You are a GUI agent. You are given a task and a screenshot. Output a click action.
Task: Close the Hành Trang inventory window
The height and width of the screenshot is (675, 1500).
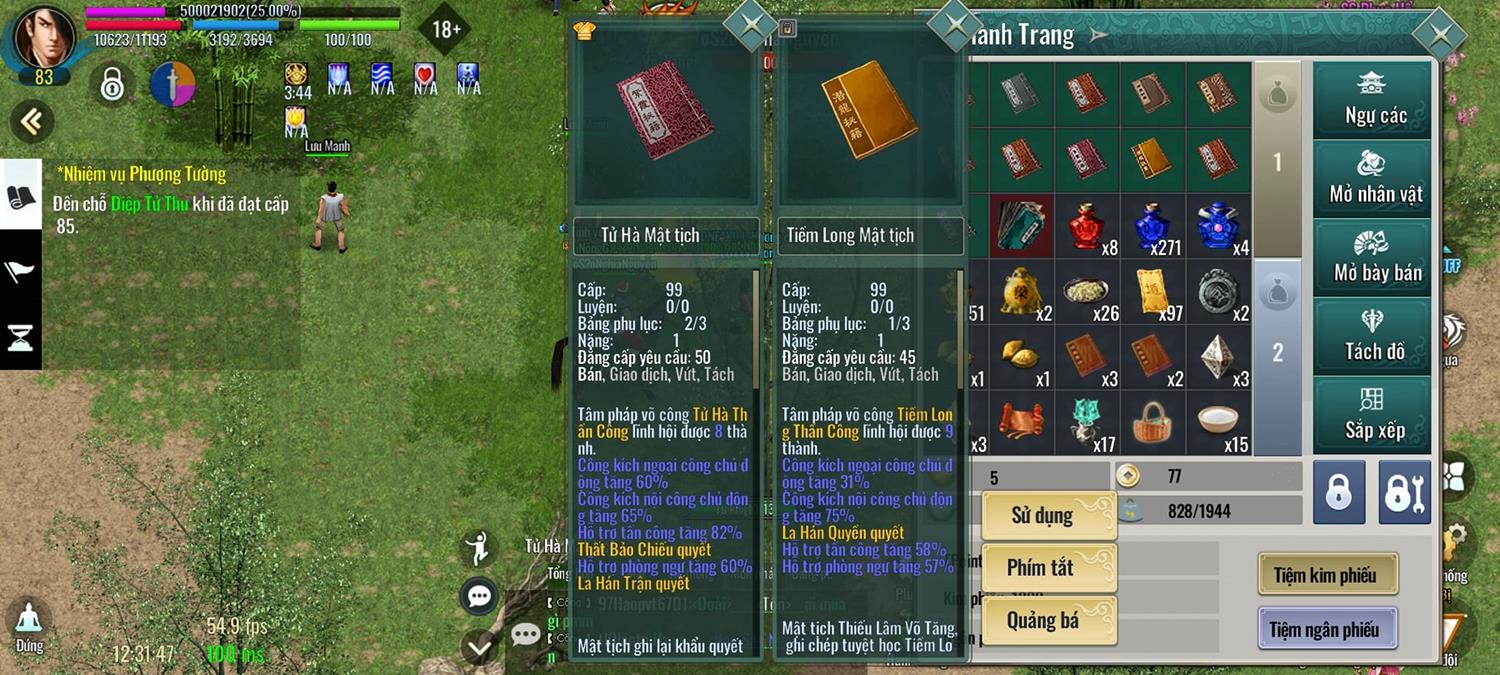coord(1440,35)
